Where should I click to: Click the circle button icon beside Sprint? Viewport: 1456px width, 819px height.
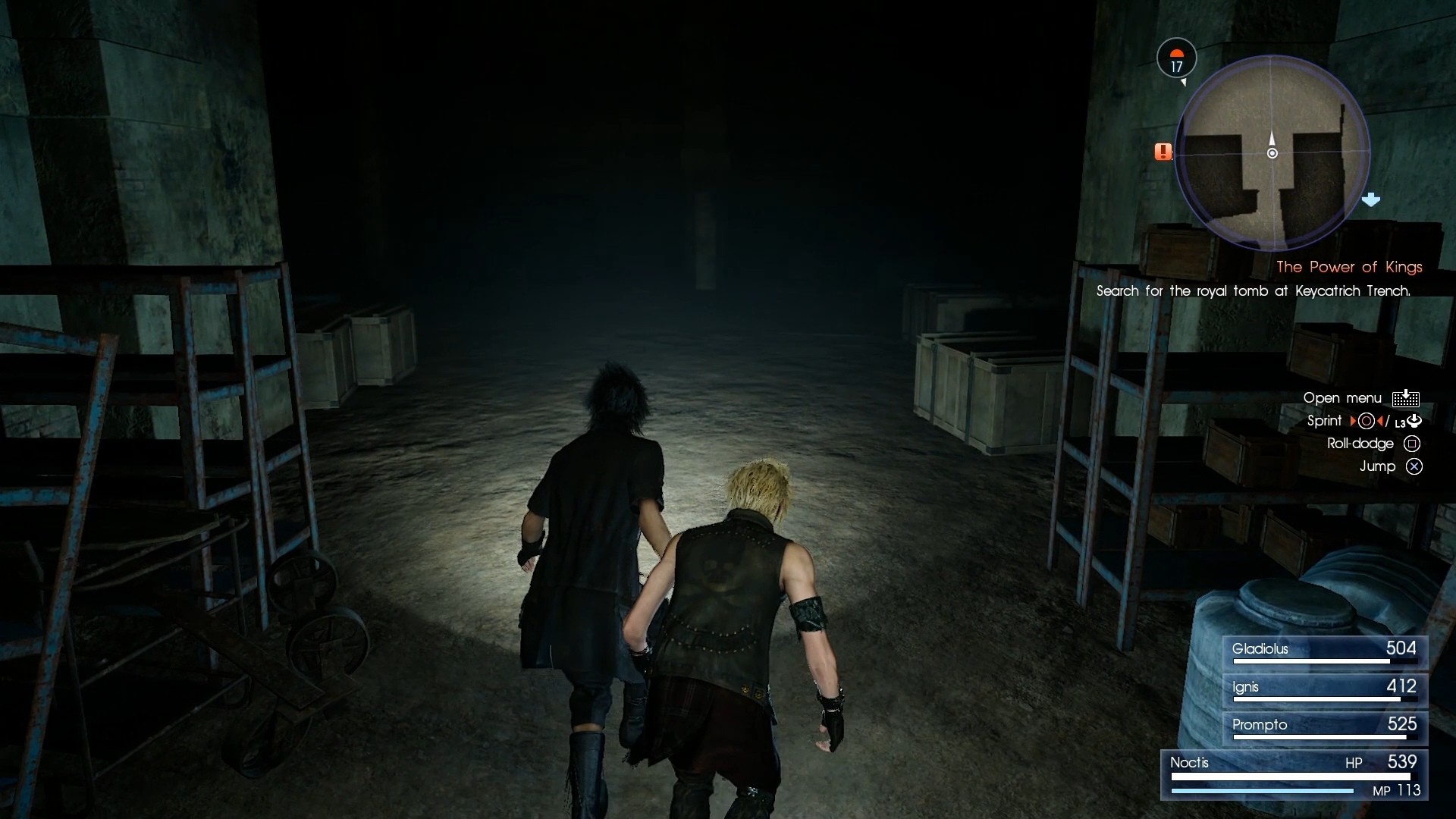click(x=1367, y=421)
